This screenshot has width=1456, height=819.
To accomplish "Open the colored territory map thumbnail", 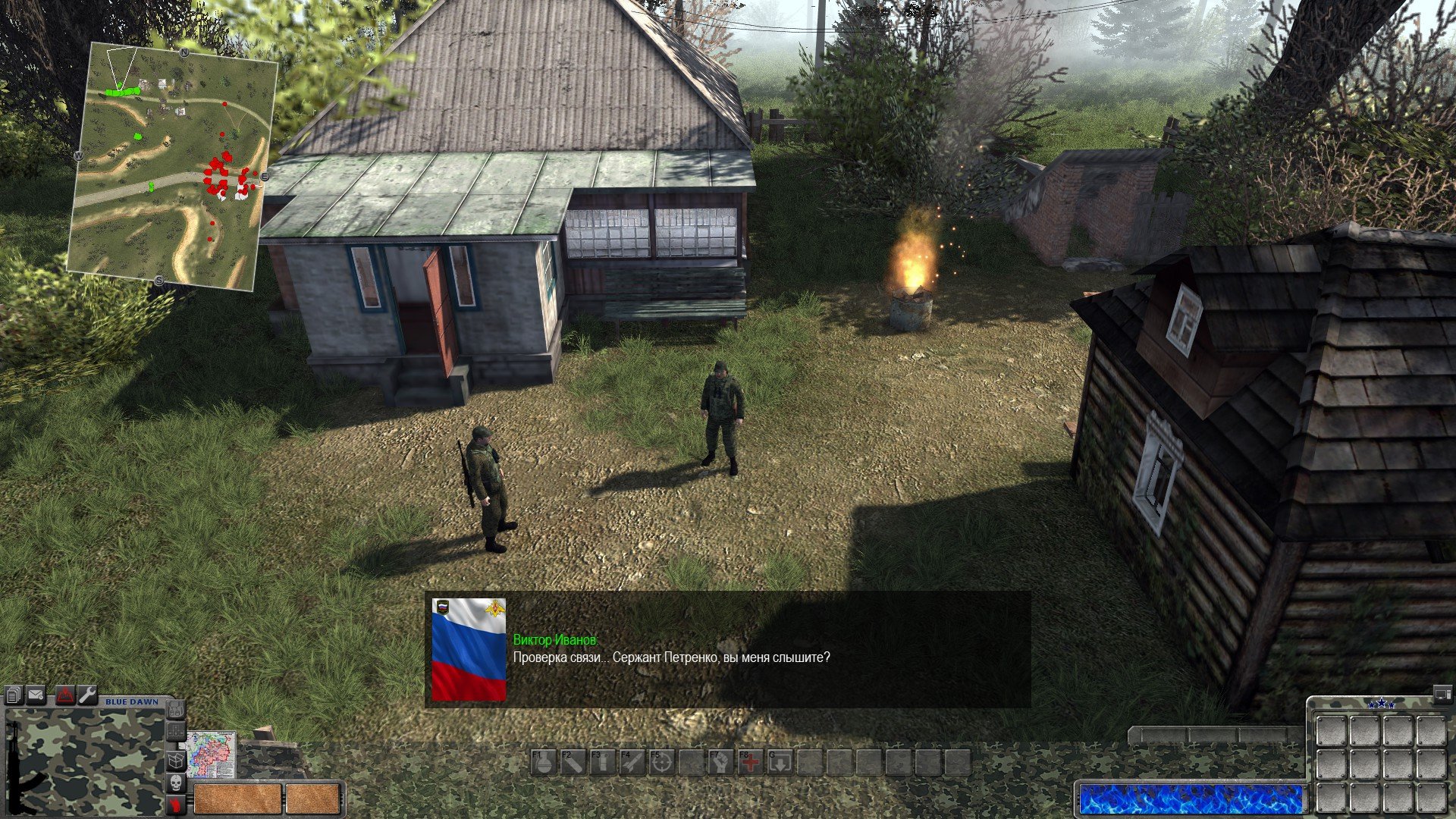I will coord(212,754).
